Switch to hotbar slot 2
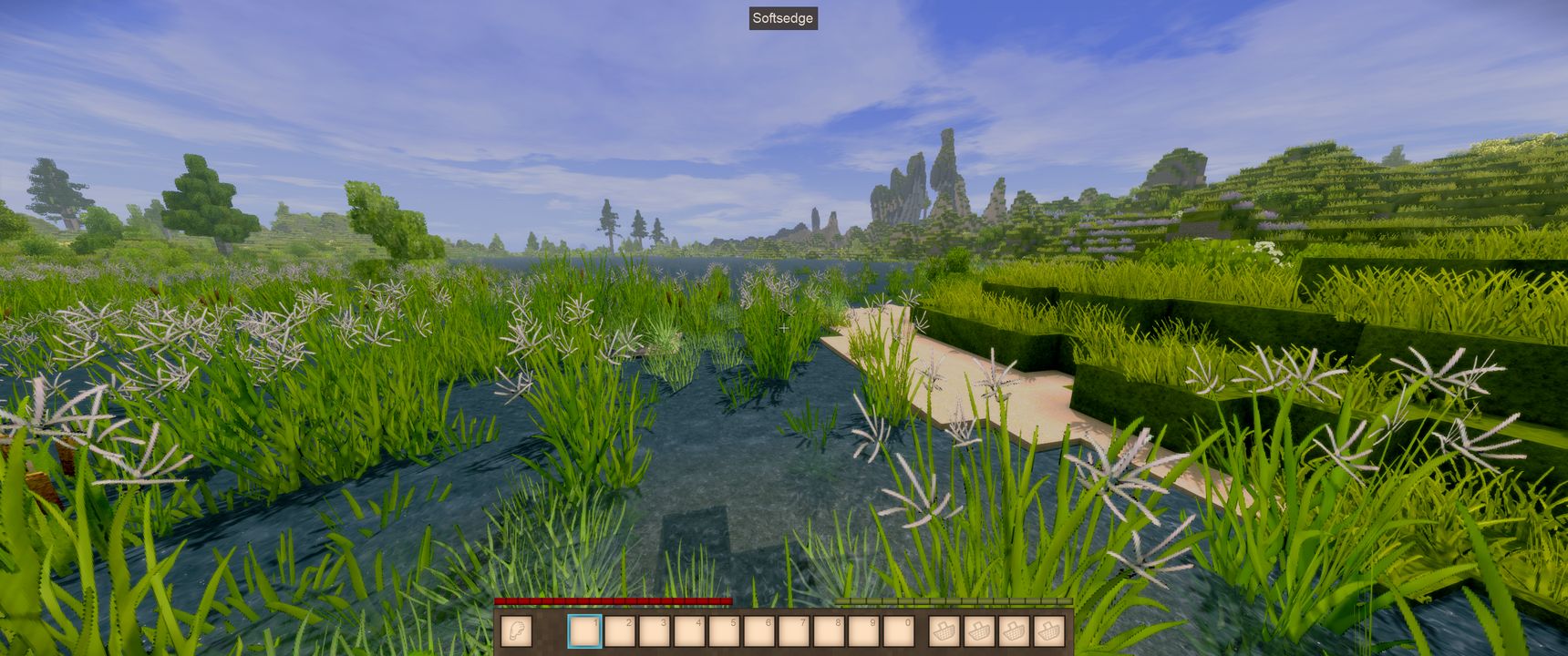The image size is (1568, 656). coord(620,630)
